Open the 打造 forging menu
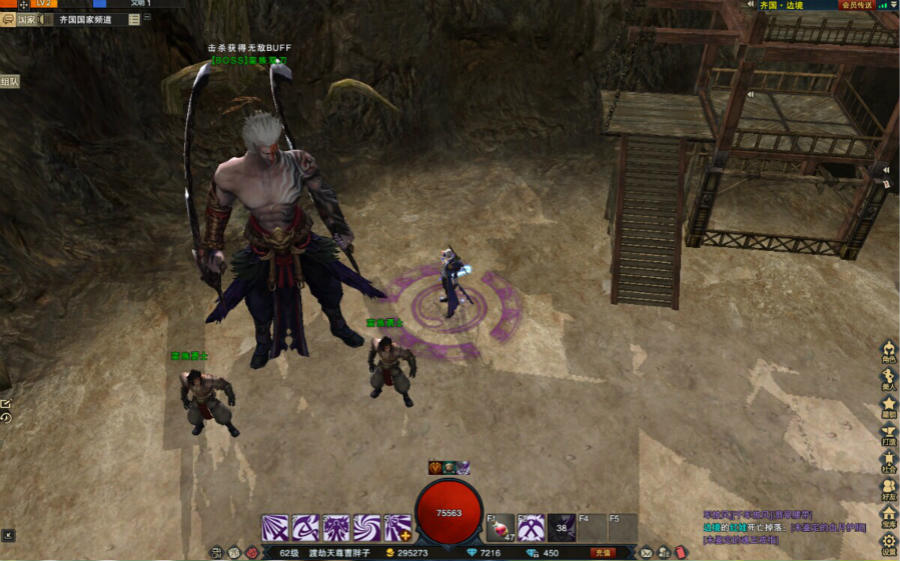 (x=888, y=434)
